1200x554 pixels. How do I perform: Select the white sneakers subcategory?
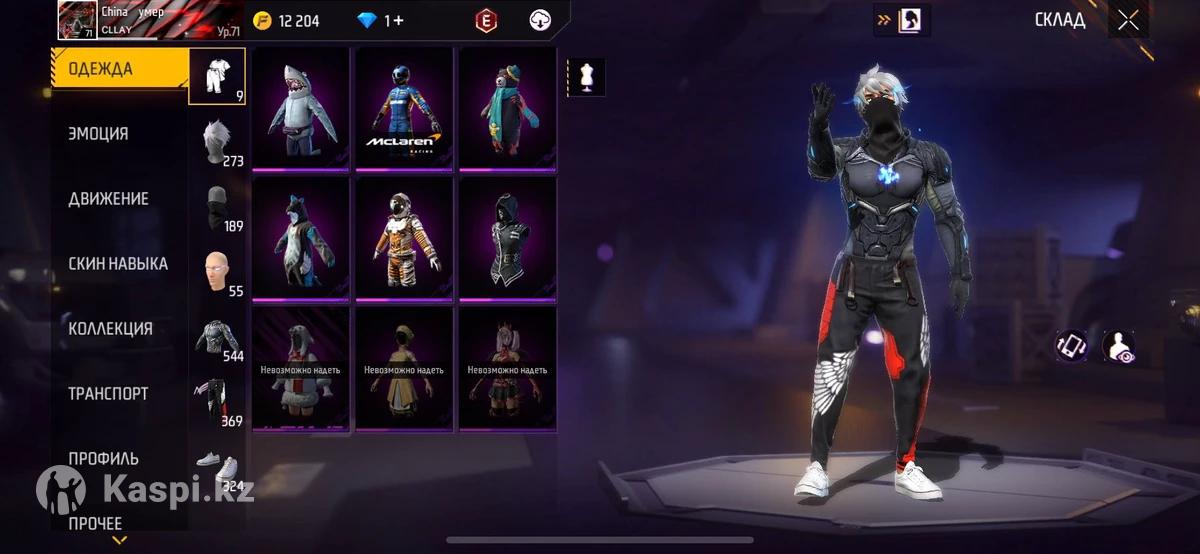point(217,465)
